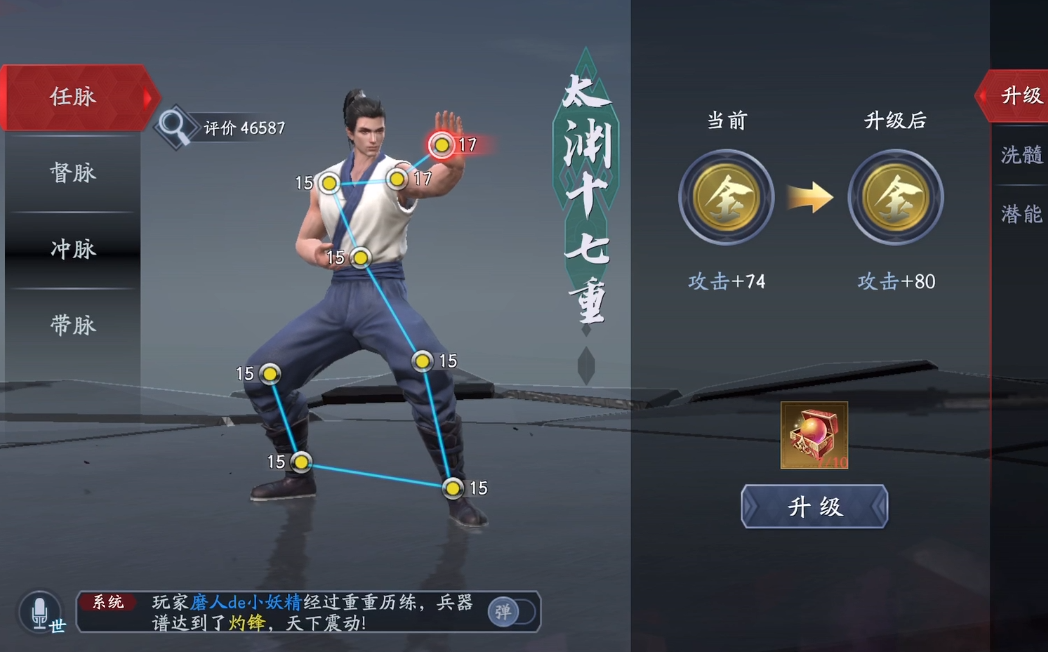Tap the microphone voice chat icon
This screenshot has width=1048, height=652.
click(x=40, y=610)
